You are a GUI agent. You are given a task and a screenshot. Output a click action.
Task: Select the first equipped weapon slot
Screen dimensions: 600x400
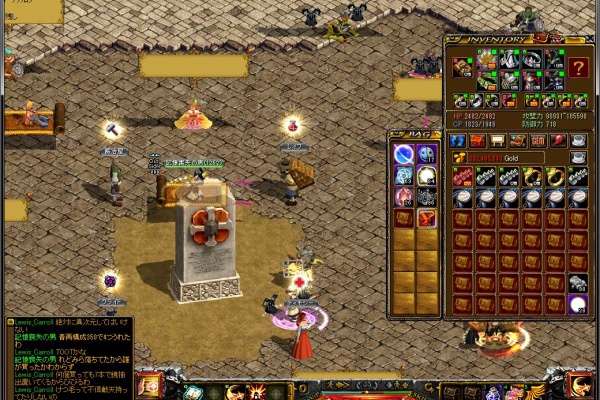click(462, 68)
